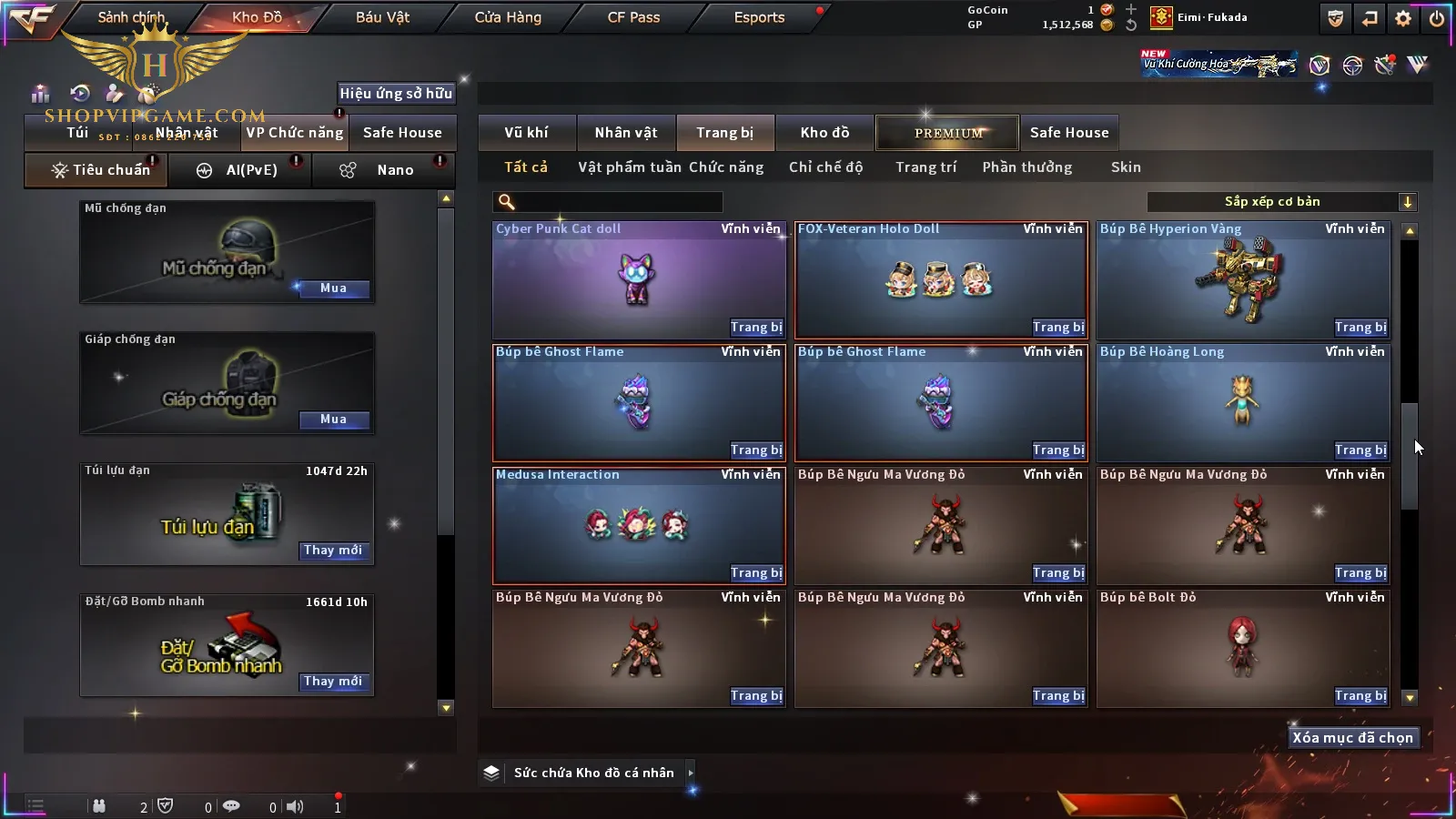Equip the Cyber Punk Cat doll

point(755,328)
